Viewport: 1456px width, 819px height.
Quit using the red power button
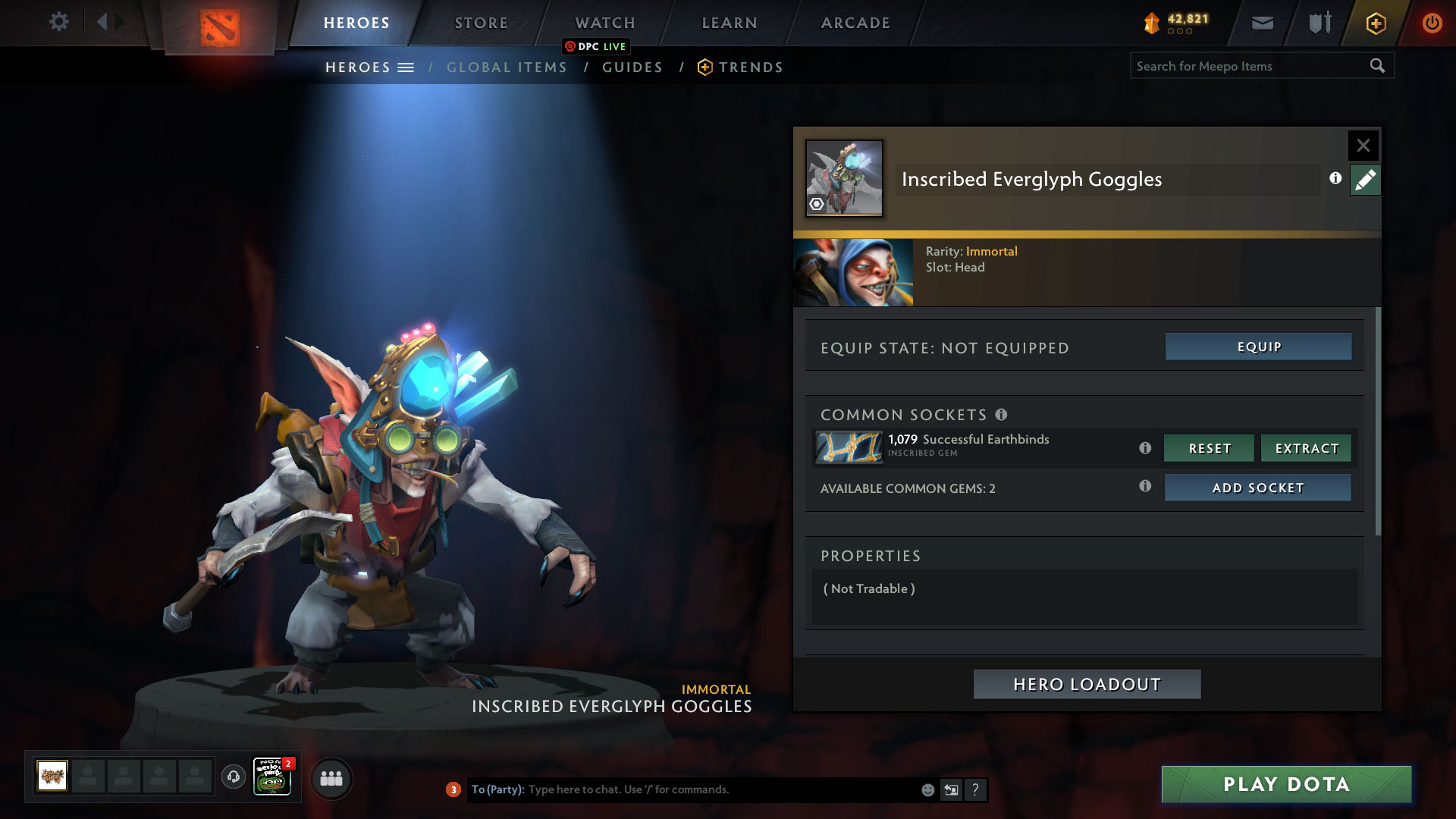click(1432, 23)
